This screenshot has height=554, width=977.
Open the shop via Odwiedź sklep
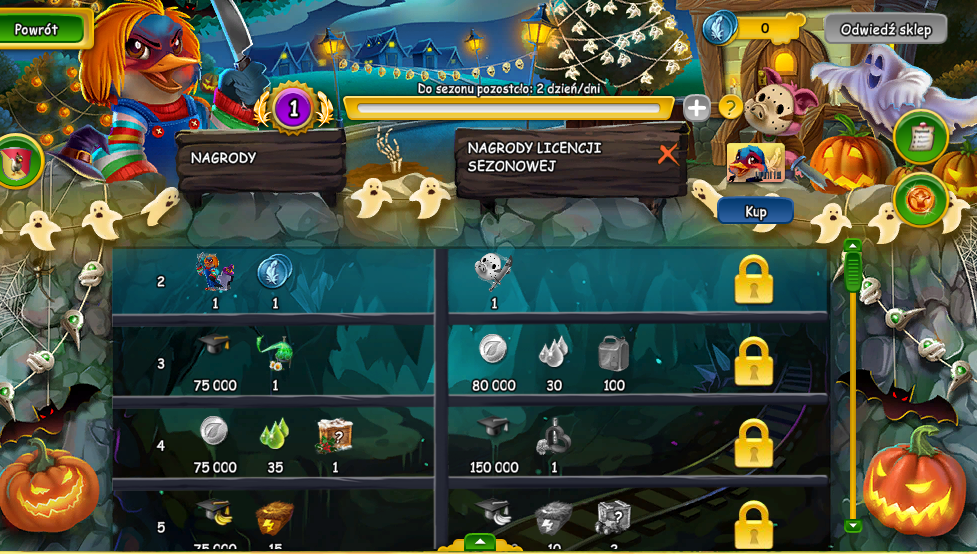(x=885, y=29)
